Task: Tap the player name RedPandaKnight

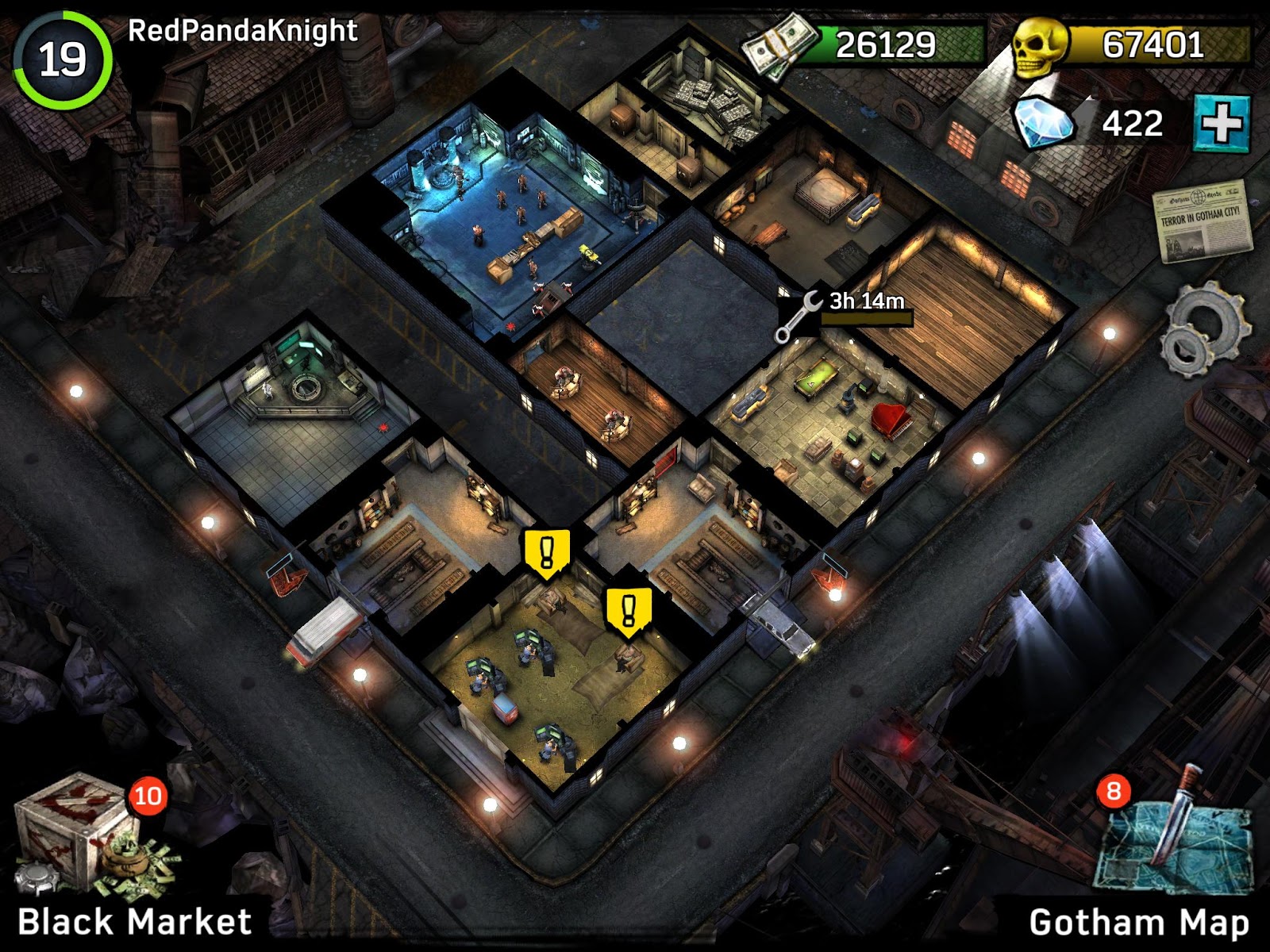Action: click(x=238, y=30)
